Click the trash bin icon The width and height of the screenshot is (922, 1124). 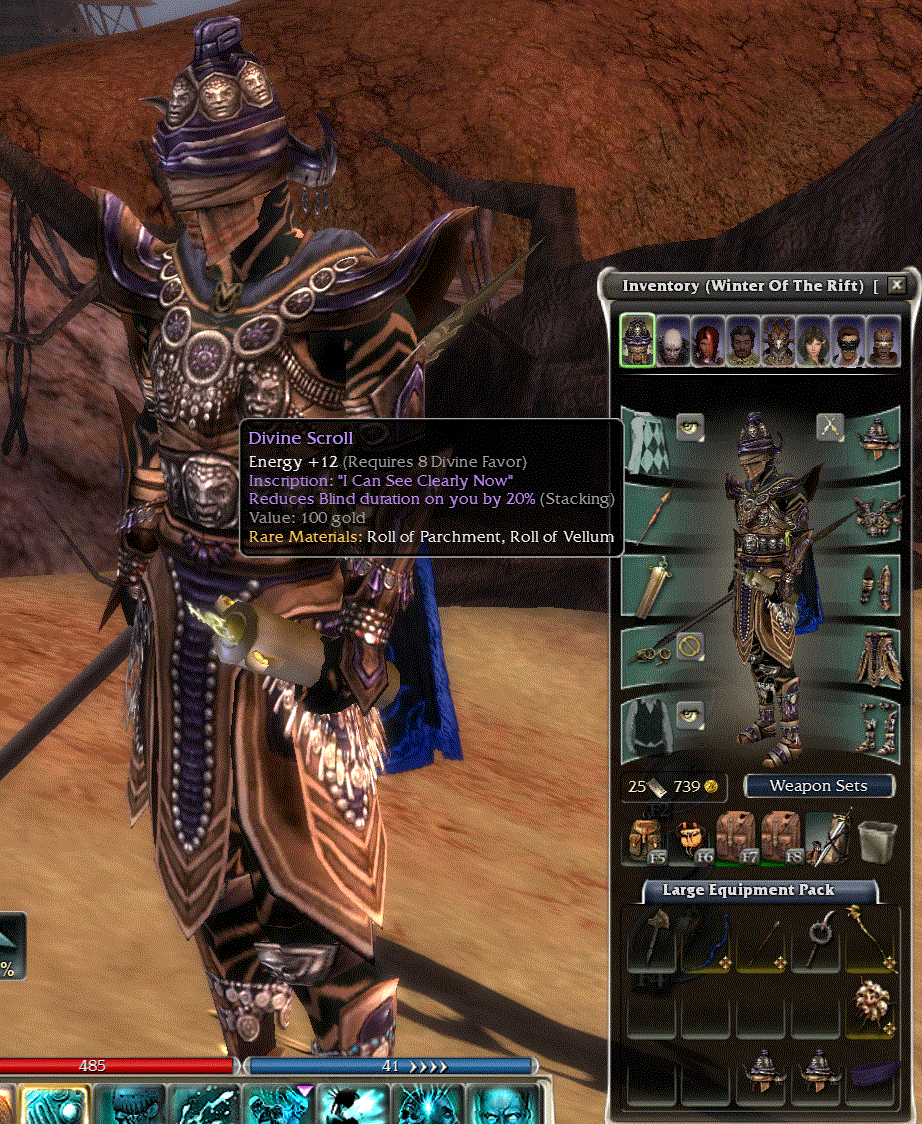tap(876, 838)
